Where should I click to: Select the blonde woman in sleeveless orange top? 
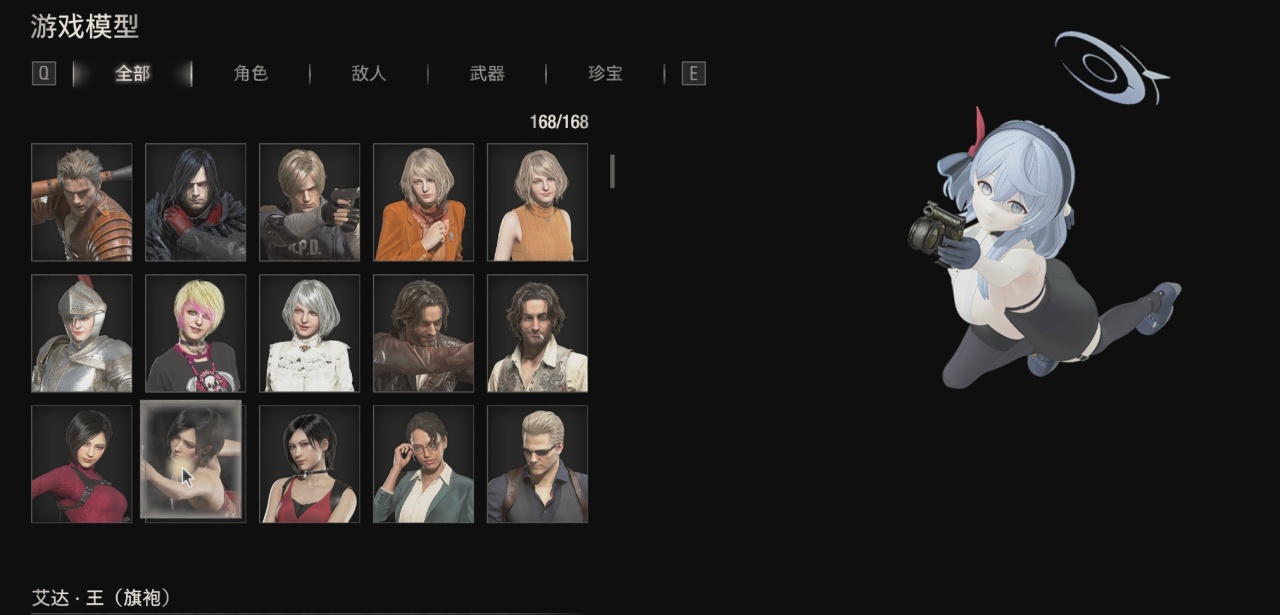pos(538,202)
